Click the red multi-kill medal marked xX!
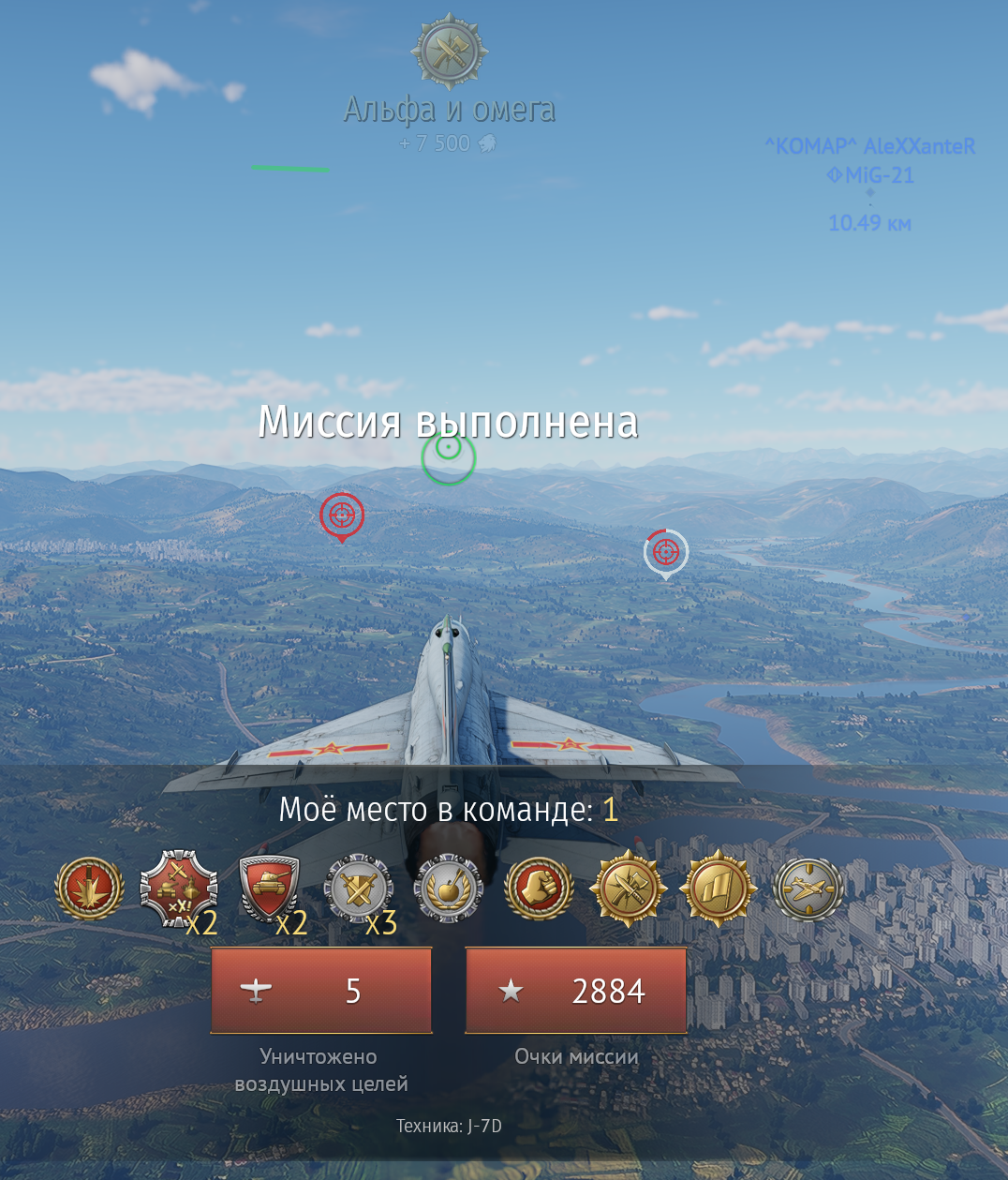The image size is (1008, 1180). click(178, 888)
